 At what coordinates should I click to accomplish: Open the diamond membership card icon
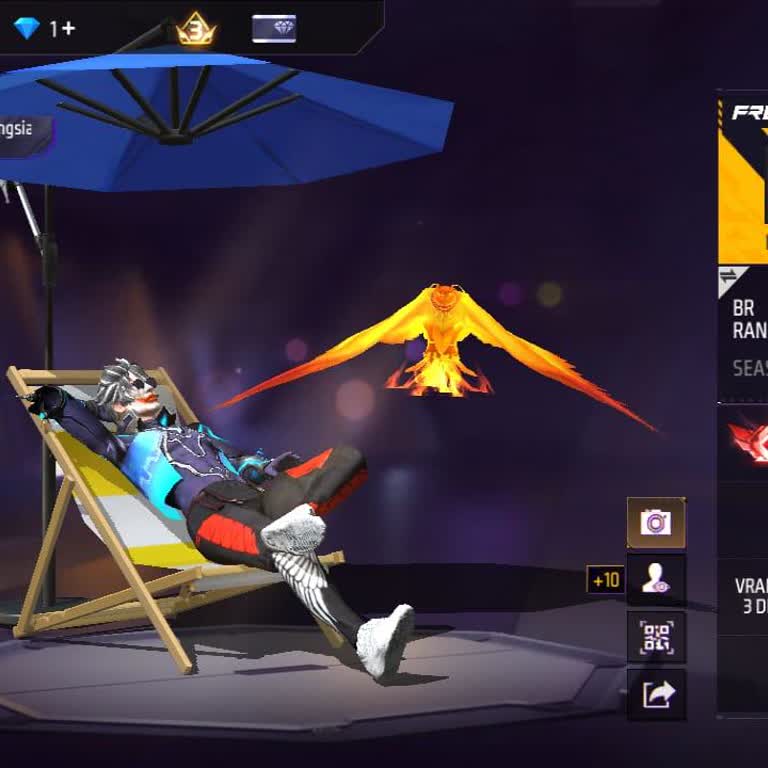[274, 29]
